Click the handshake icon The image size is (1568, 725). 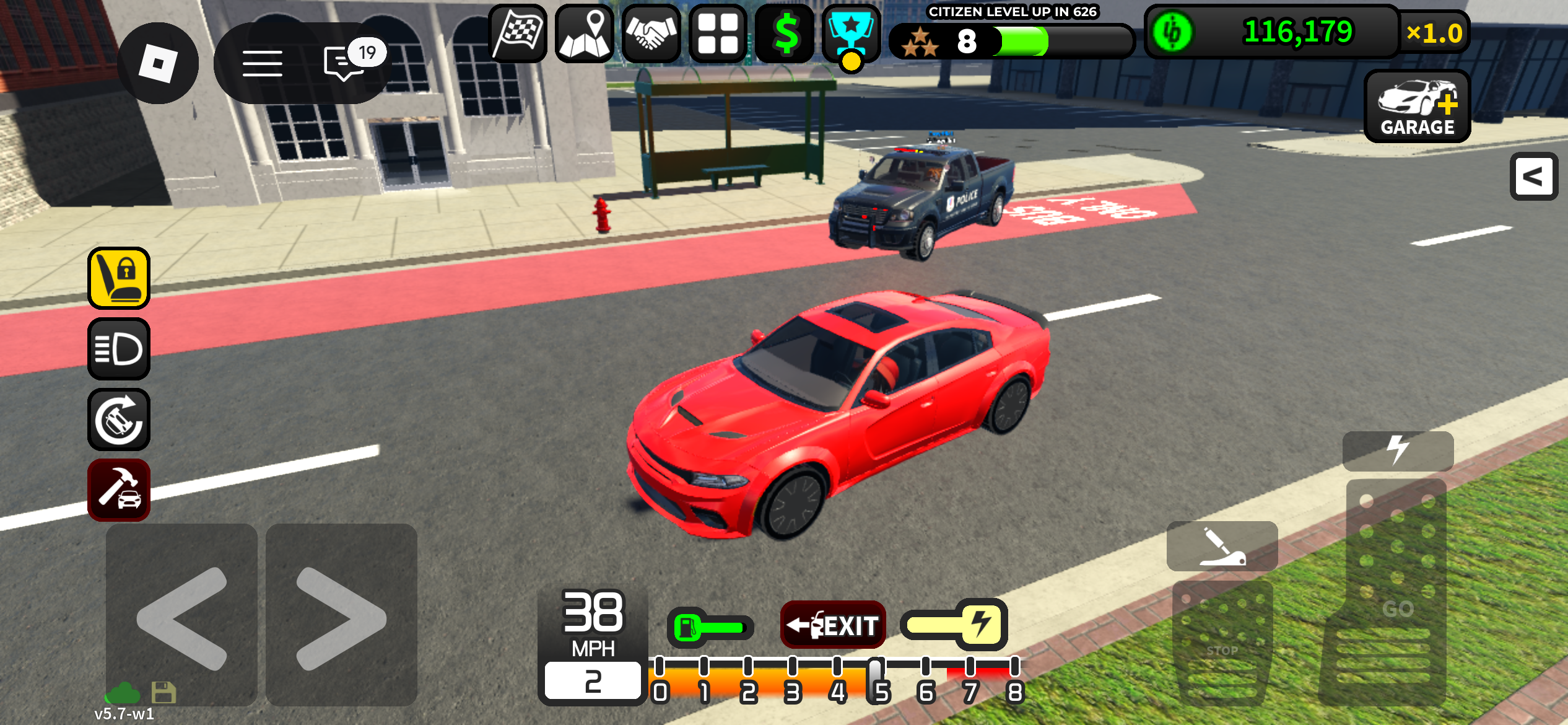(x=651, y=33)
